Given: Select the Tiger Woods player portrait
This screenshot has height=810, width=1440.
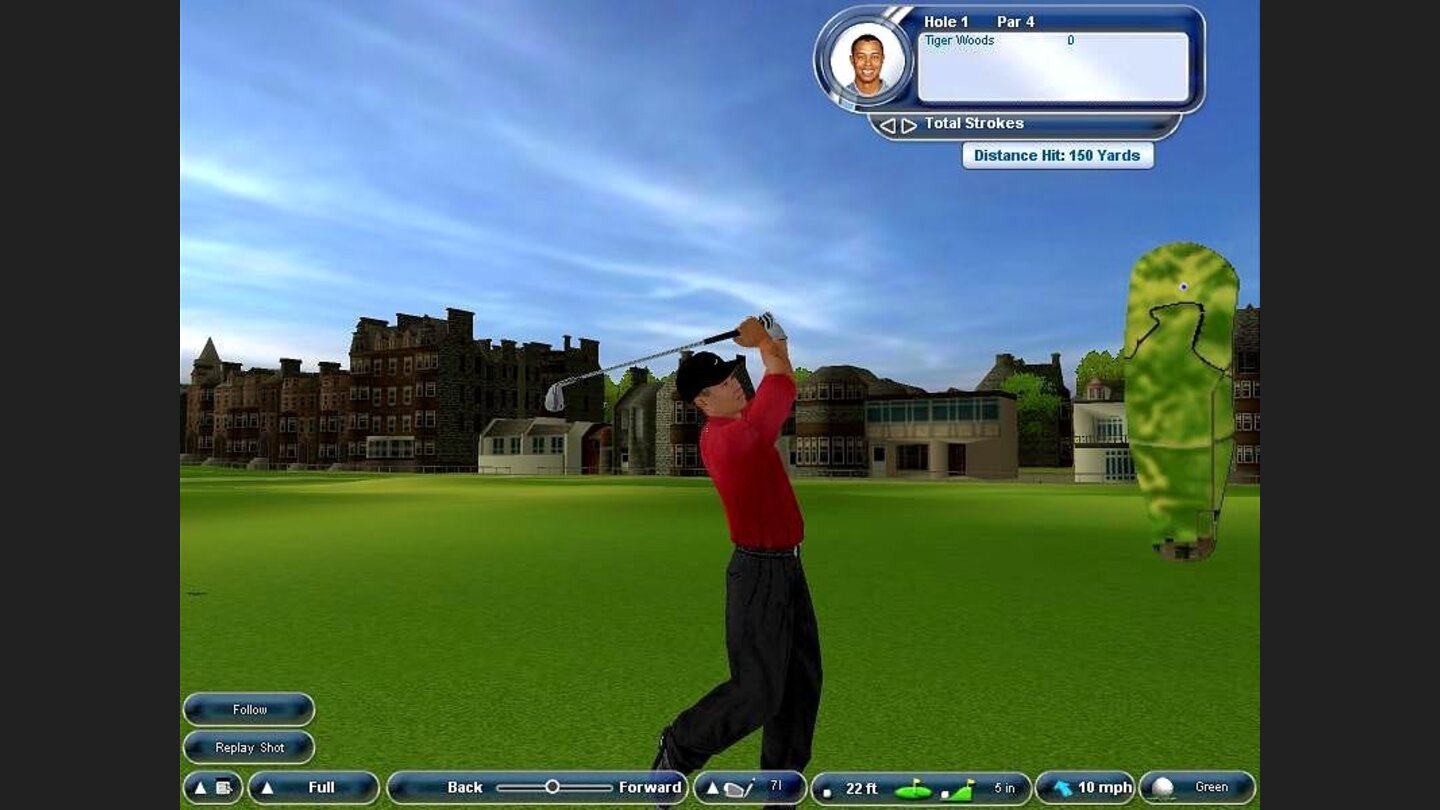Looking at the screenshot, I should (x=867, y=60).
